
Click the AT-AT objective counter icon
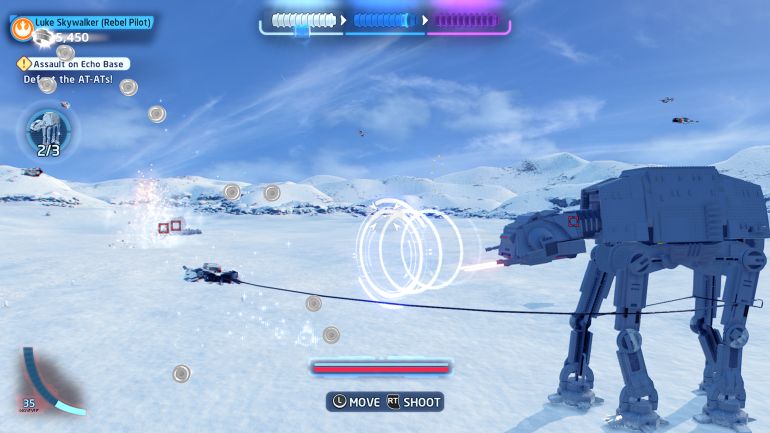[48, 131]
